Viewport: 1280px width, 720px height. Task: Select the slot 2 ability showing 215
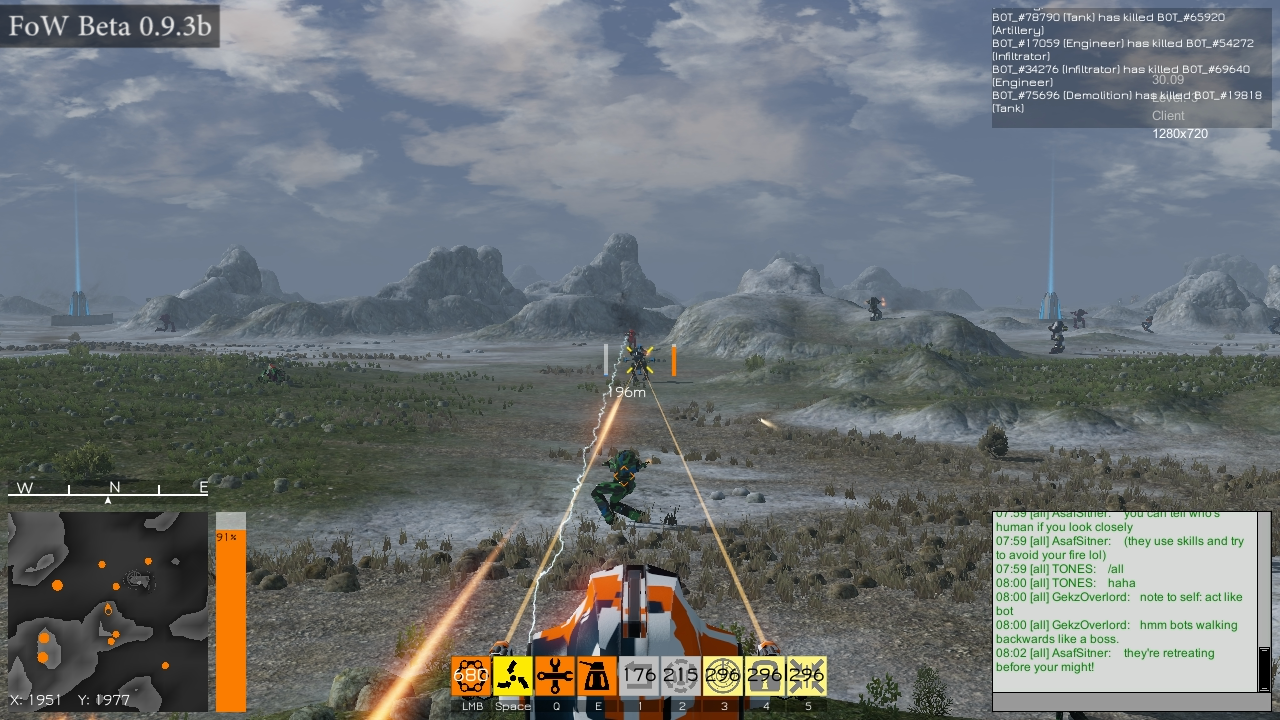point(679,676)
